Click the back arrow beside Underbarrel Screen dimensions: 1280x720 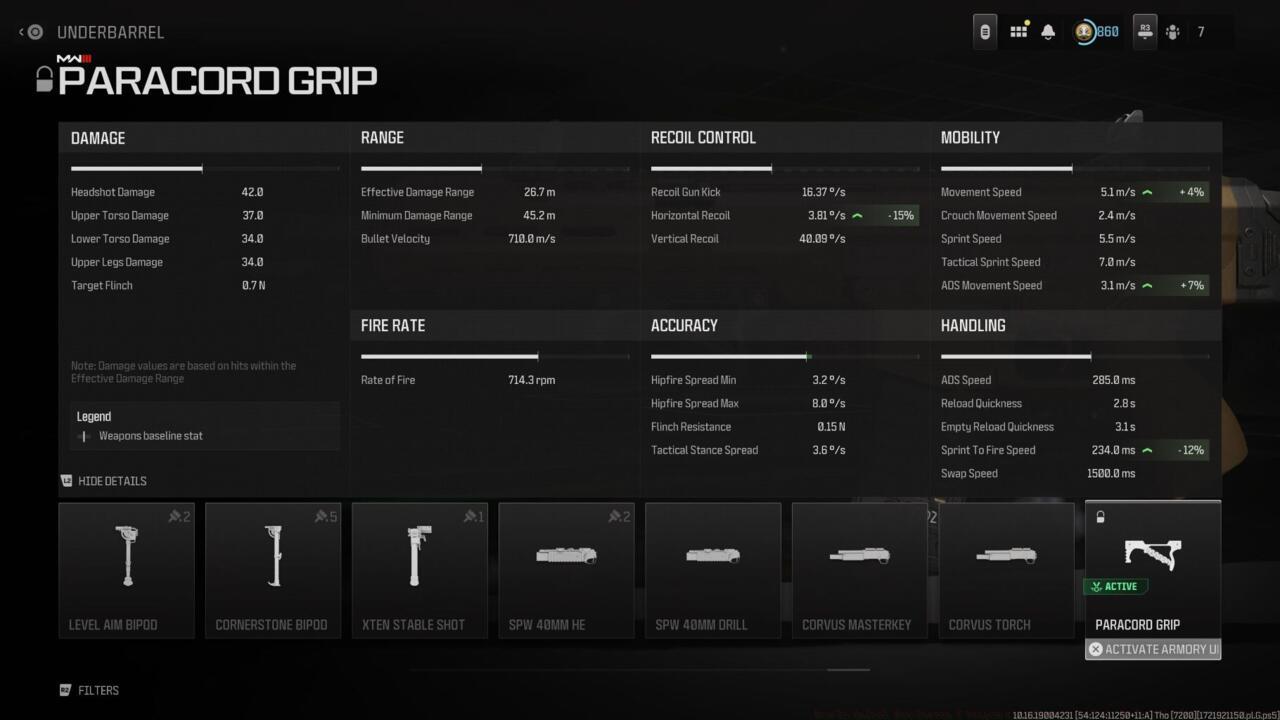[x=22, y=32]
